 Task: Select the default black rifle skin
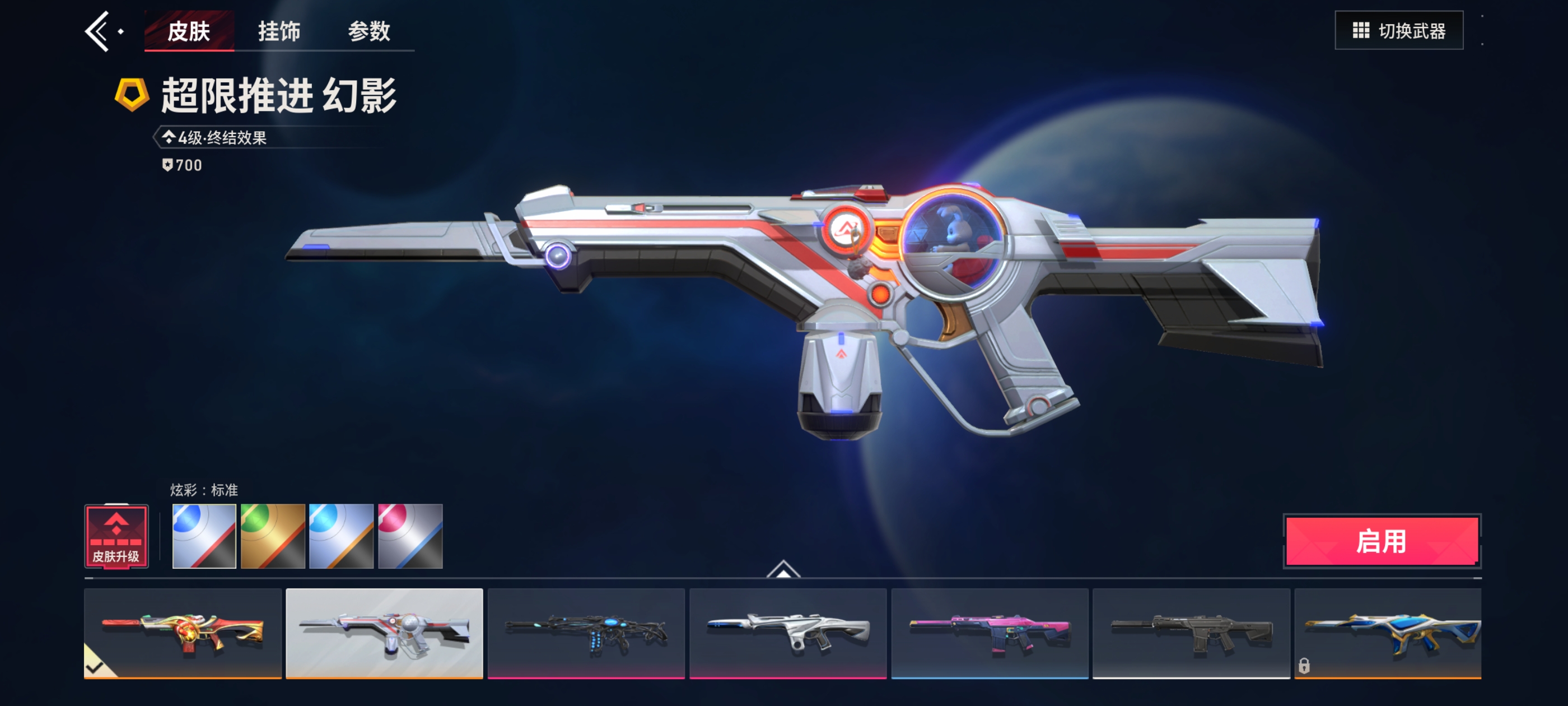tap(1191, 633)
